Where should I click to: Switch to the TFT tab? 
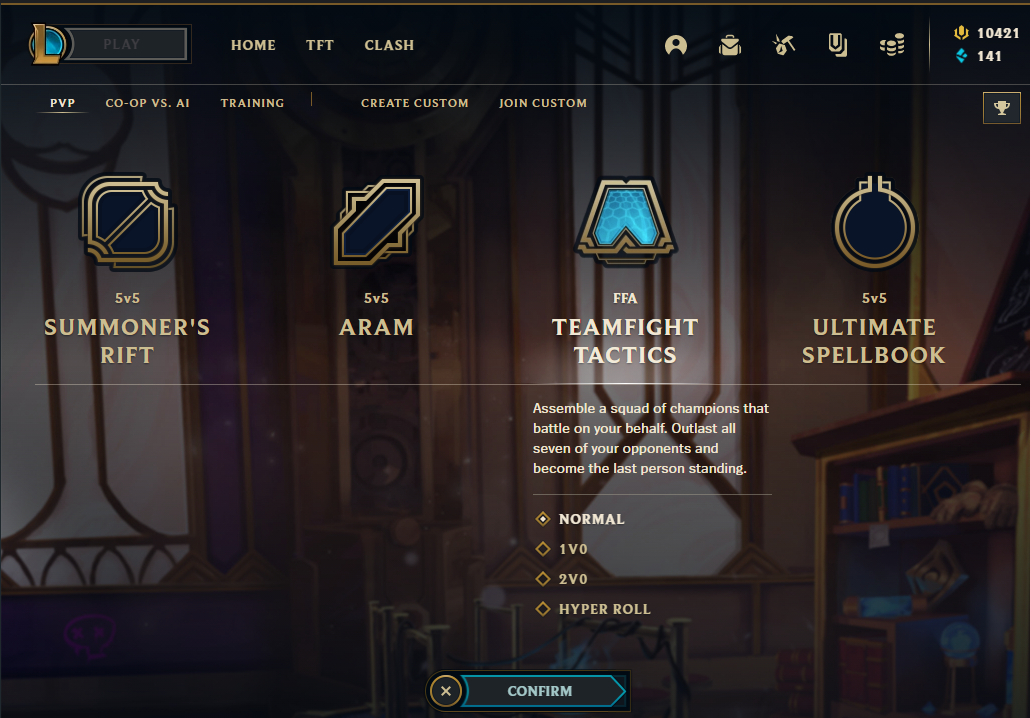[320, 45]
